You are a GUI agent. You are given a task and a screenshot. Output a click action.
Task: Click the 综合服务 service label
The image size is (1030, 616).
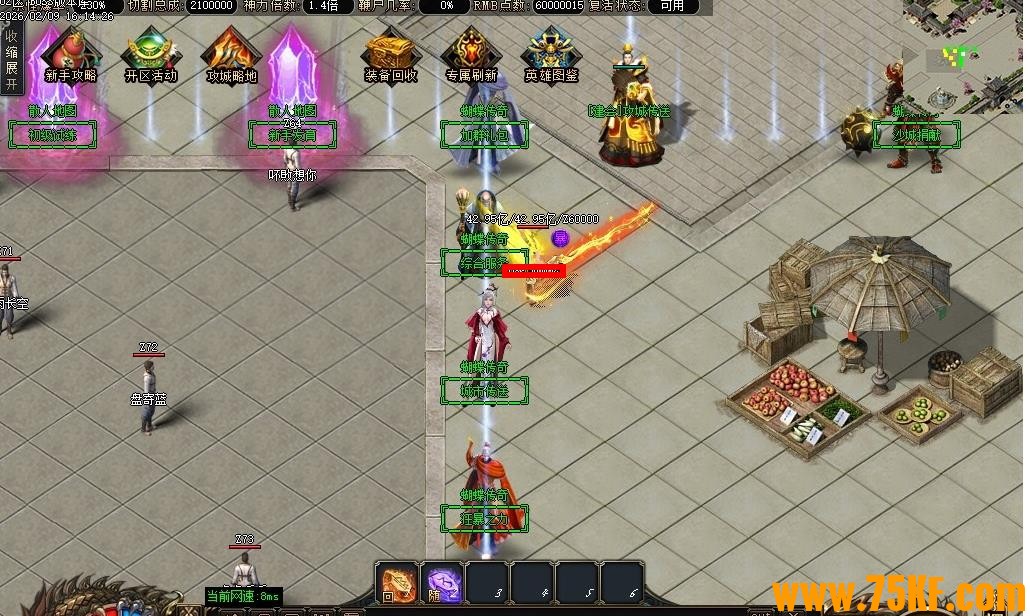(x=484, y=263)
